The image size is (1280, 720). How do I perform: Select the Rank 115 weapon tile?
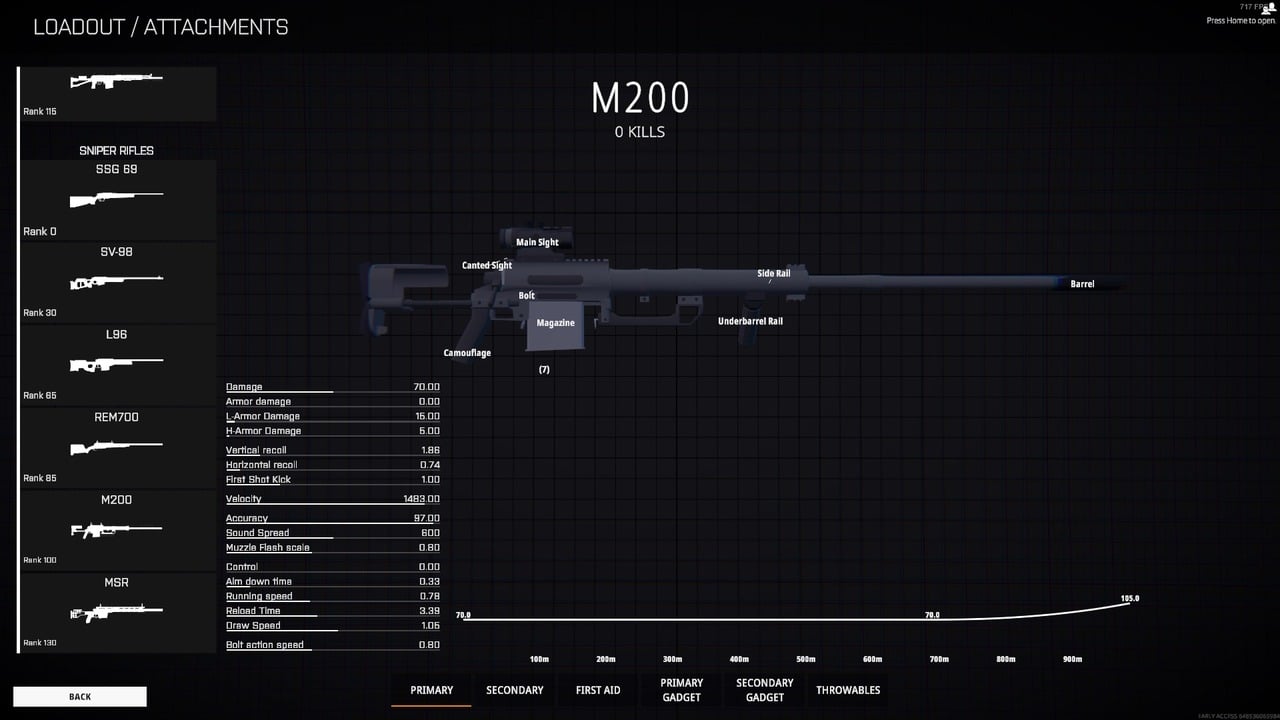[x=117, y=92]
